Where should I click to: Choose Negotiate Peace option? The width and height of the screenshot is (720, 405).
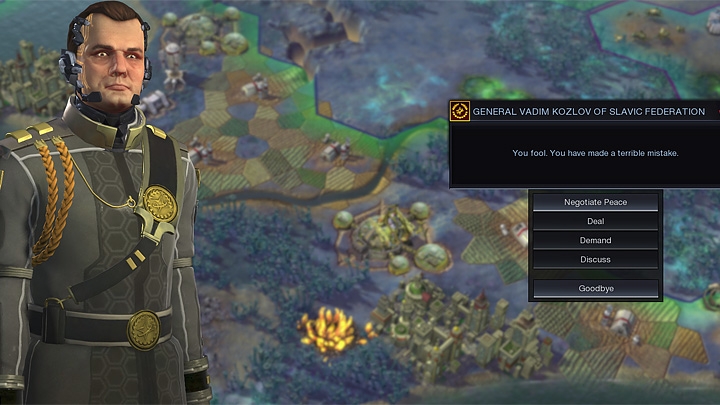595,202
